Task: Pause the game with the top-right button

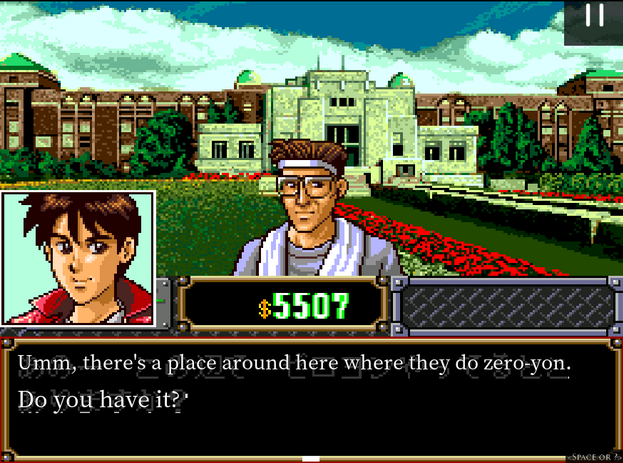Action: (594, 17)
